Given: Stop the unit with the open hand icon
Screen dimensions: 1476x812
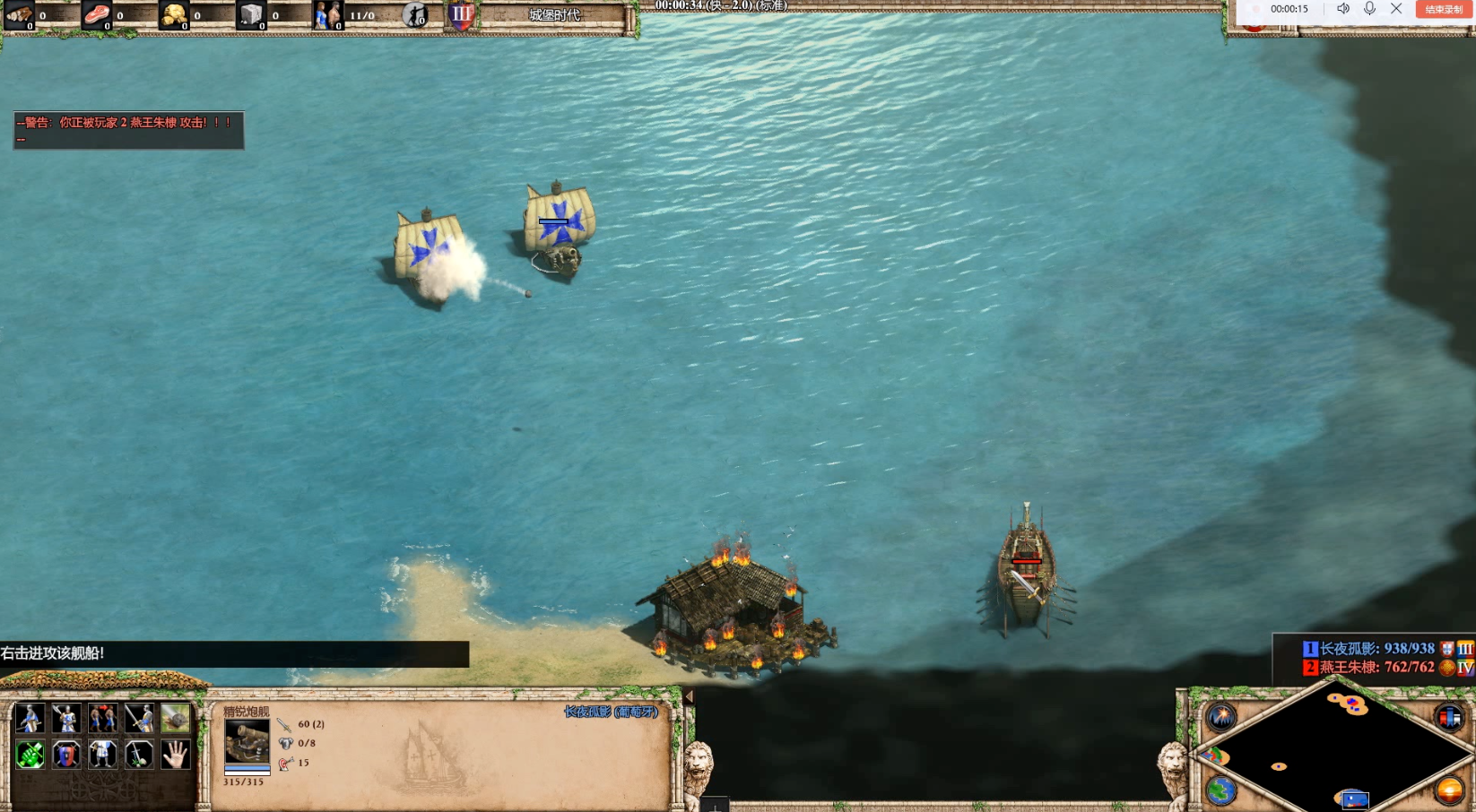Looking at the screenshot, I should 176,755.
